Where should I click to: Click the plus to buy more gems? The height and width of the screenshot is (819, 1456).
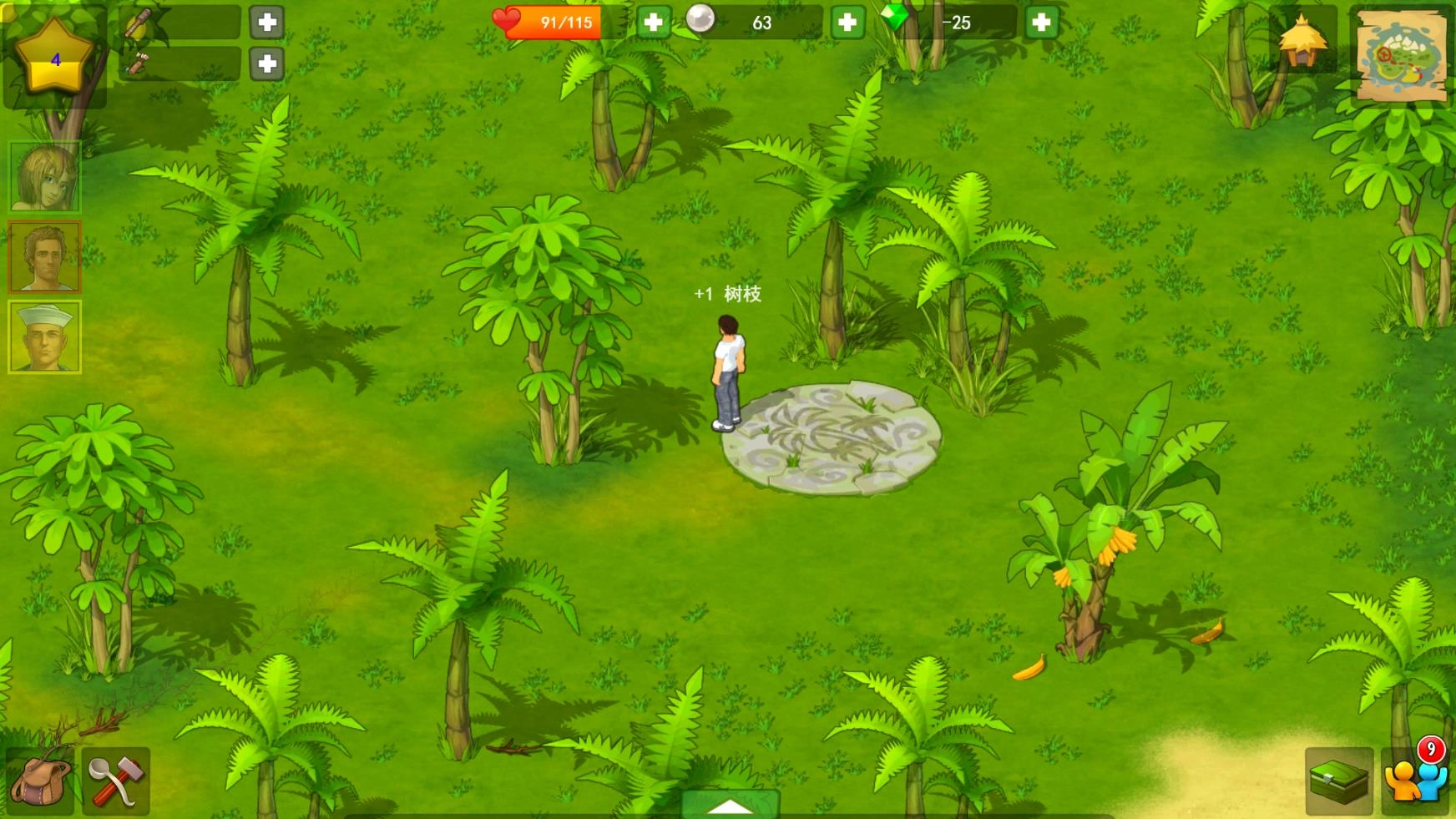(x=1042, y=22)
